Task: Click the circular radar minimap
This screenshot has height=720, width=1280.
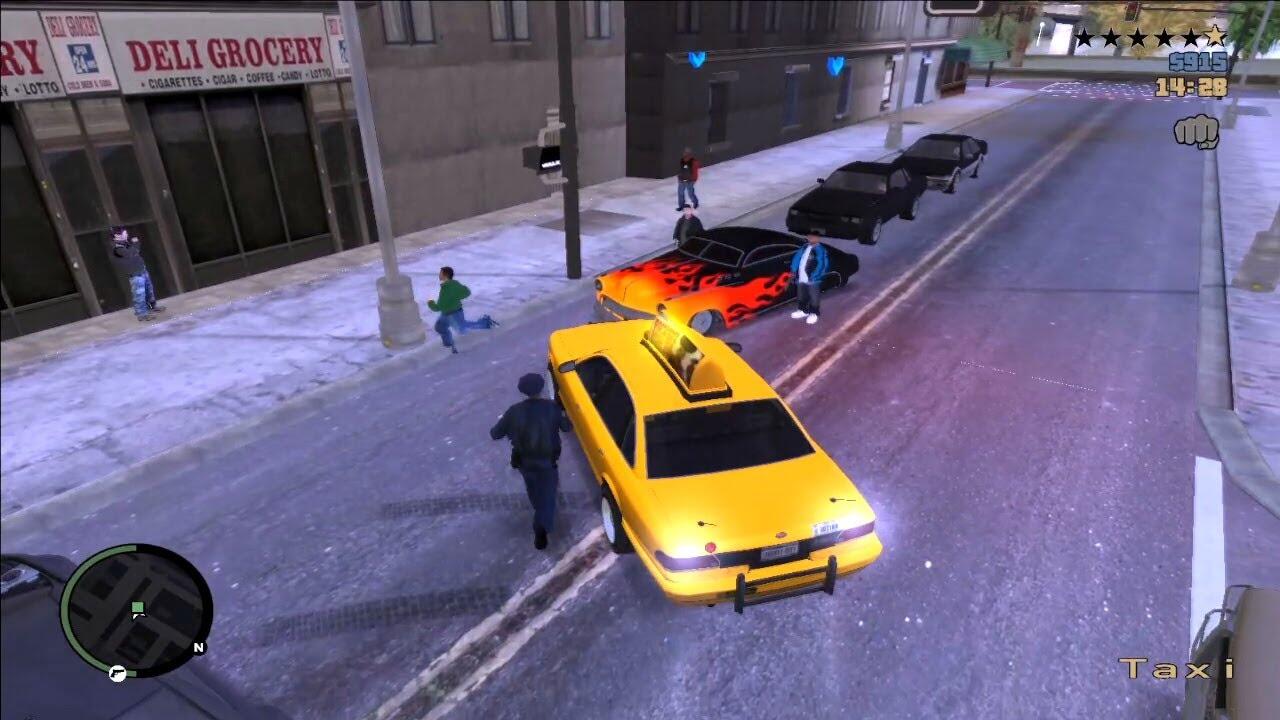Action: (137, 611)
